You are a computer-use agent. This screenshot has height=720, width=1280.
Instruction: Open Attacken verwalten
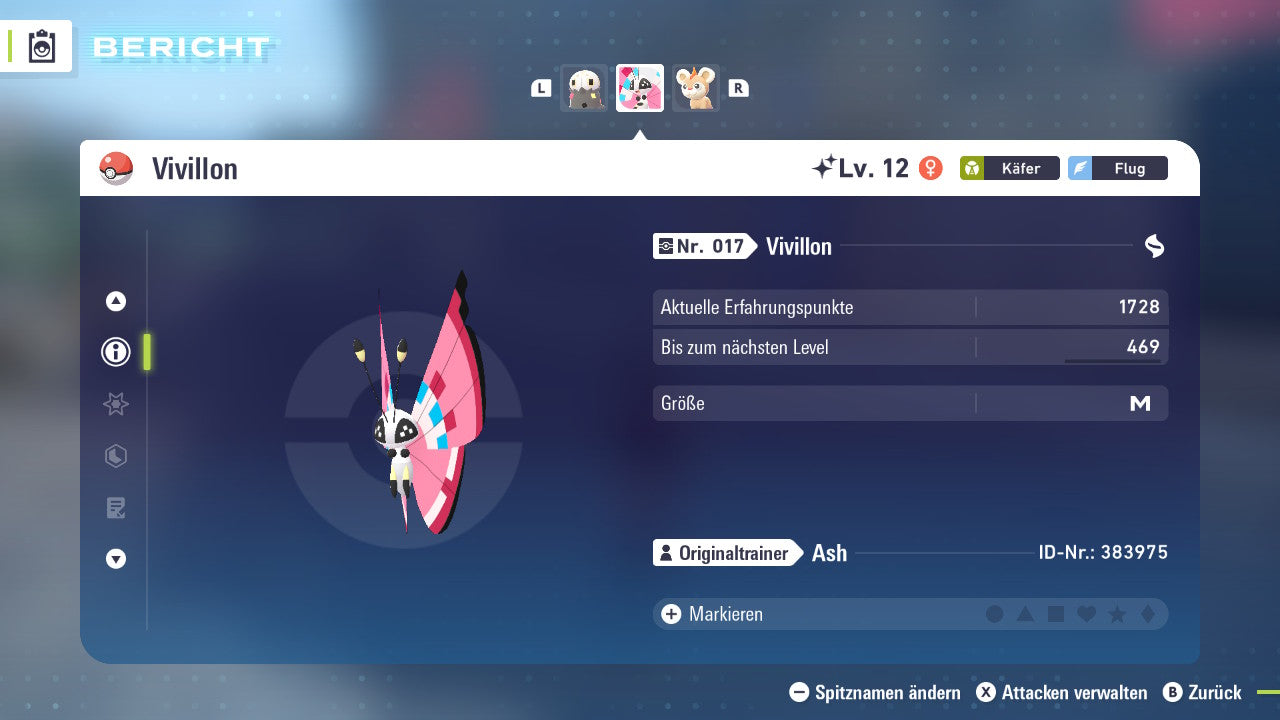(x=1063, y=692)
